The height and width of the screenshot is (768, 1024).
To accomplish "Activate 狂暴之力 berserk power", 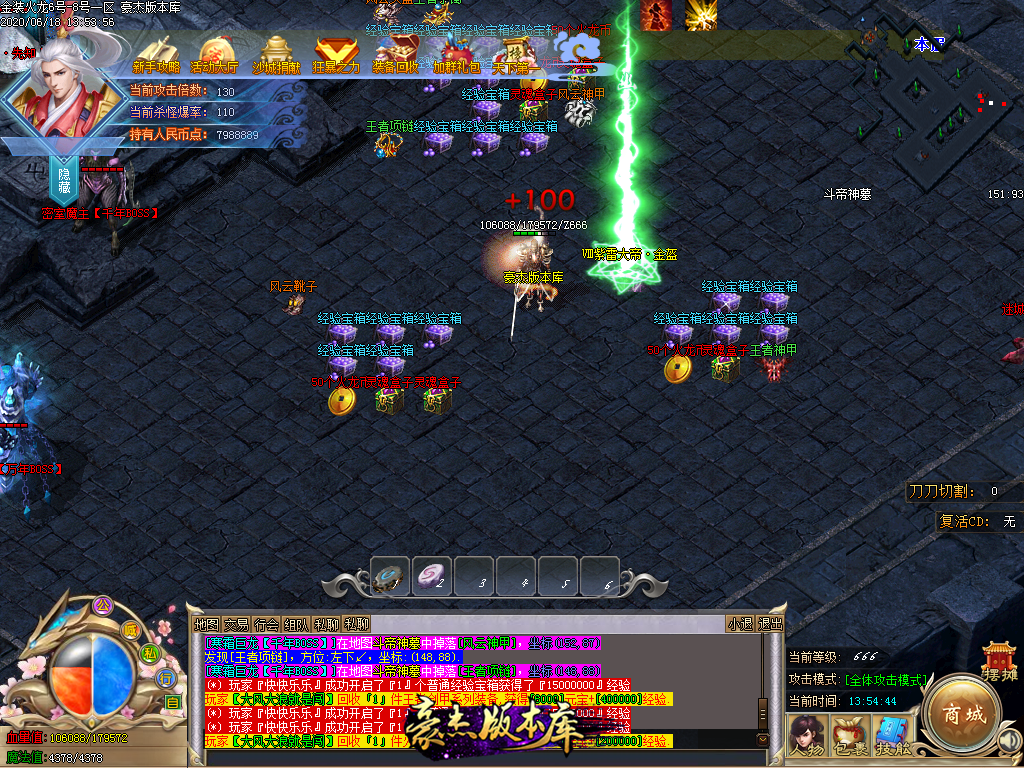I will [x=336, y=53].
